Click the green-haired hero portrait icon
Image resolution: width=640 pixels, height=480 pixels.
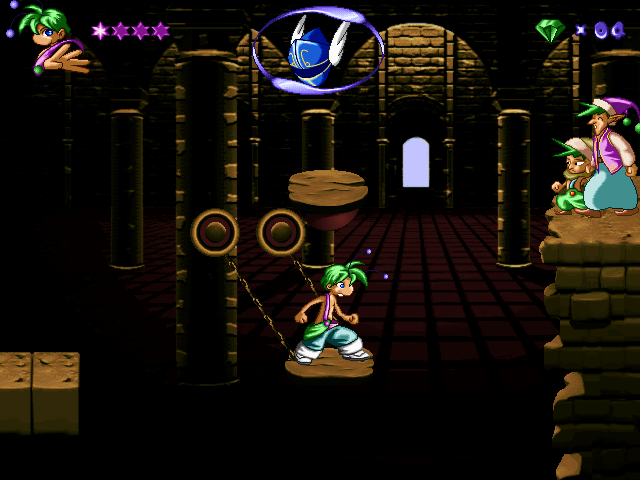tap(50, 38)
